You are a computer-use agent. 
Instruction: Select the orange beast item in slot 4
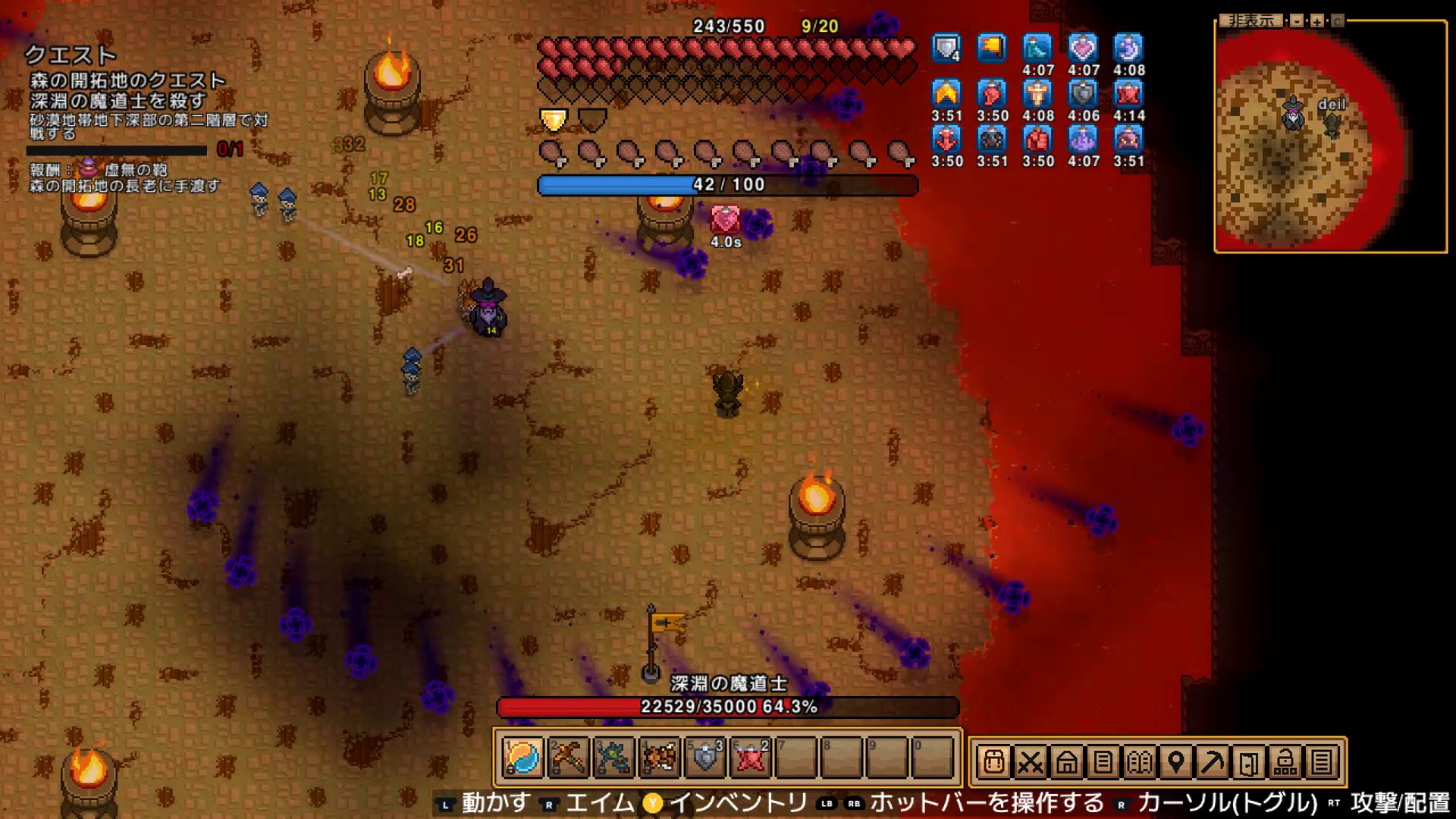[659, 758]
